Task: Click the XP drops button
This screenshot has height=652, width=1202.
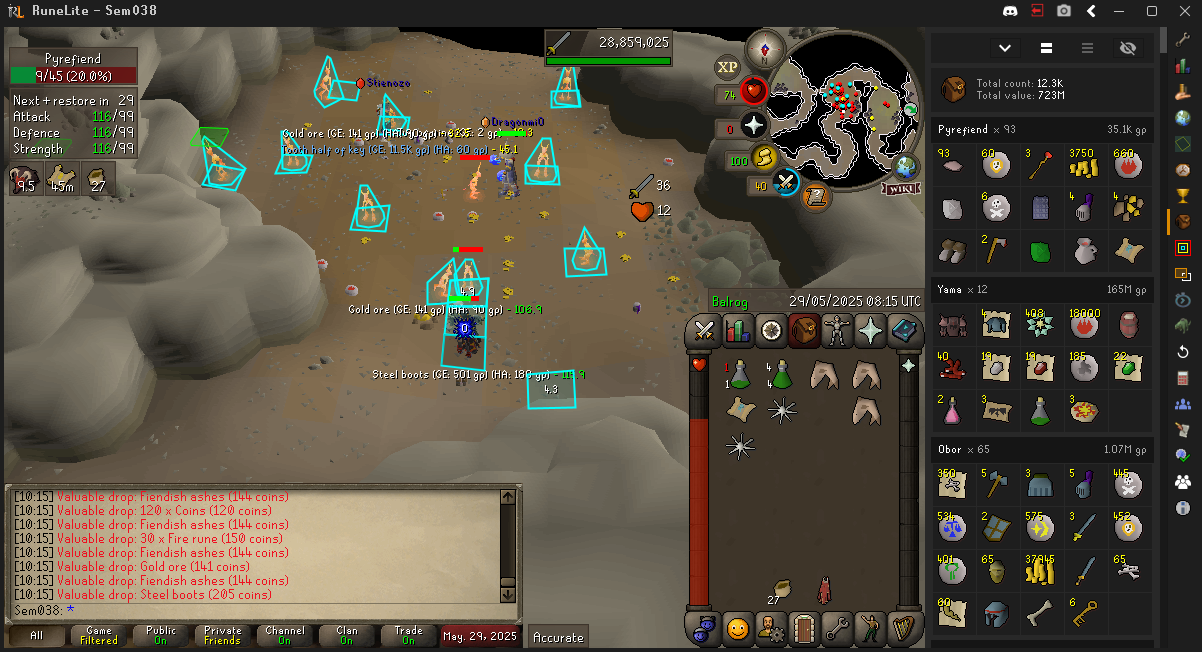Action: (727, 68)
